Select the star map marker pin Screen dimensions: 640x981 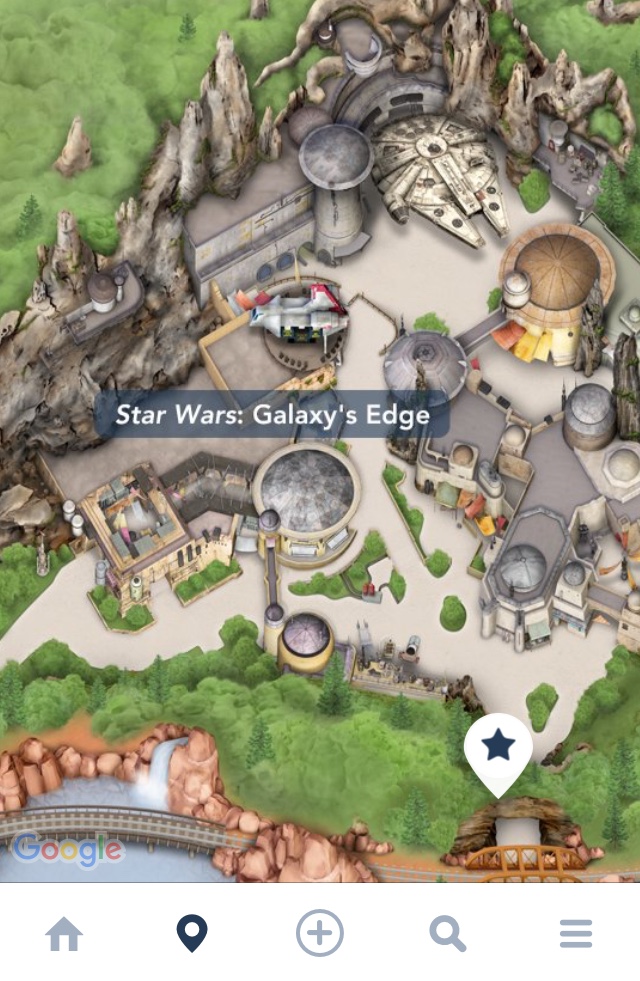click(498, 750)
